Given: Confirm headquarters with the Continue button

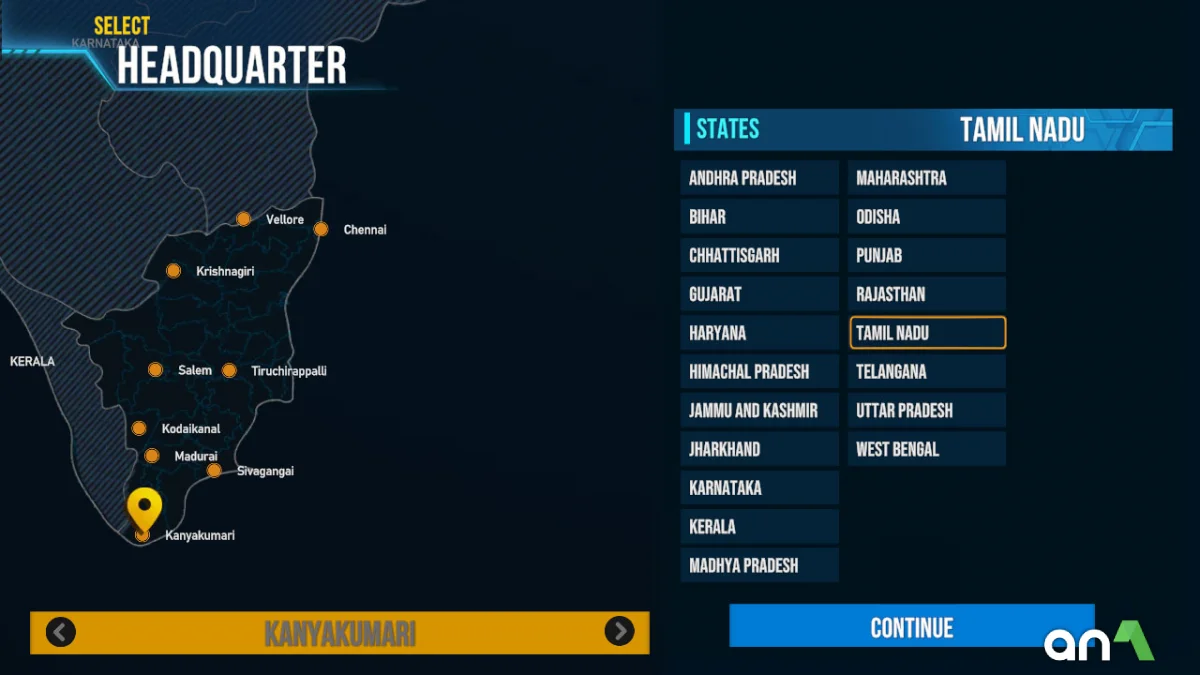Looking at the screenshot, I should pyautogui.click(x=911, y=627).
